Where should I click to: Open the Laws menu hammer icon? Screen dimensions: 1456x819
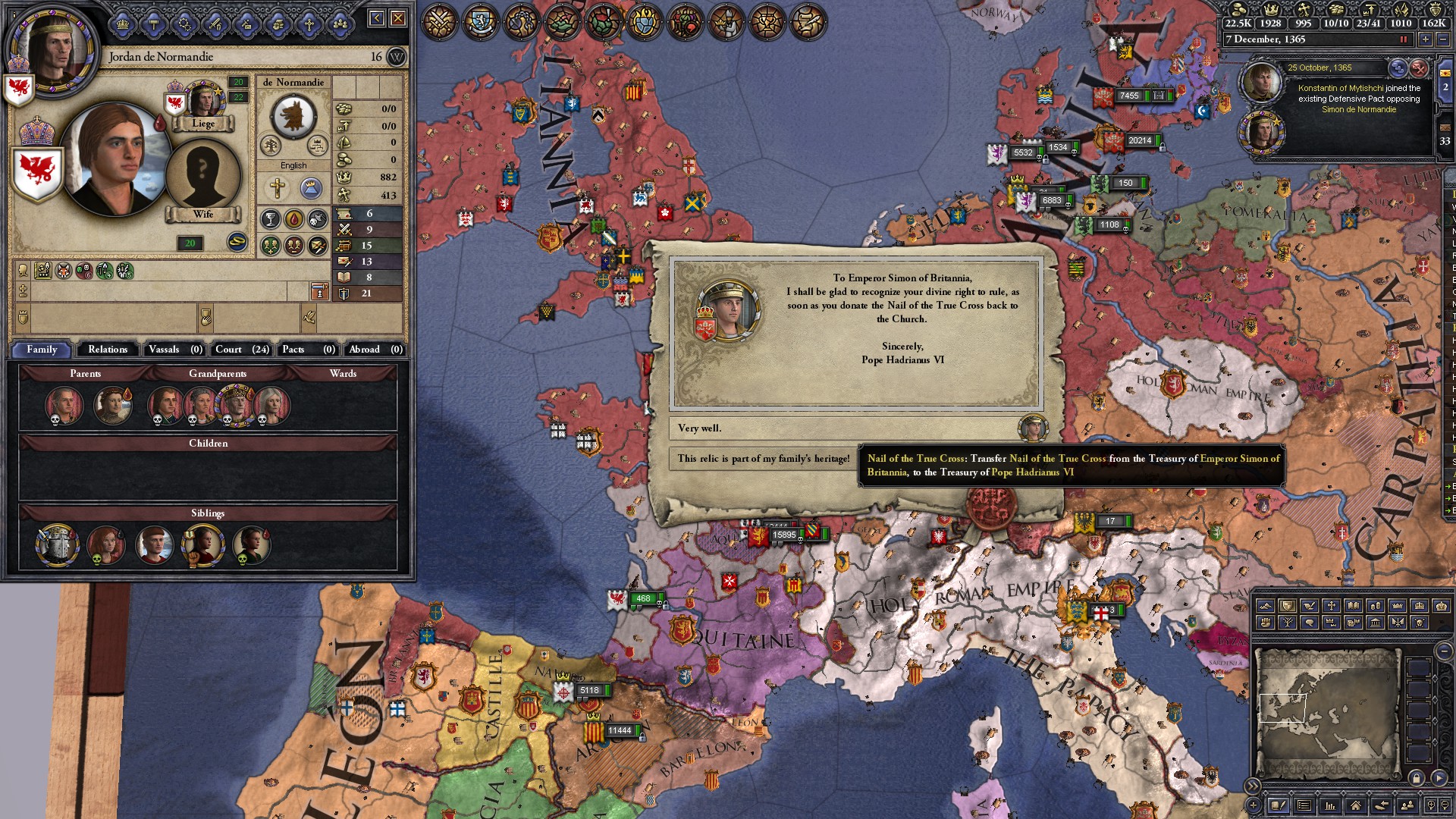(153, 24)
